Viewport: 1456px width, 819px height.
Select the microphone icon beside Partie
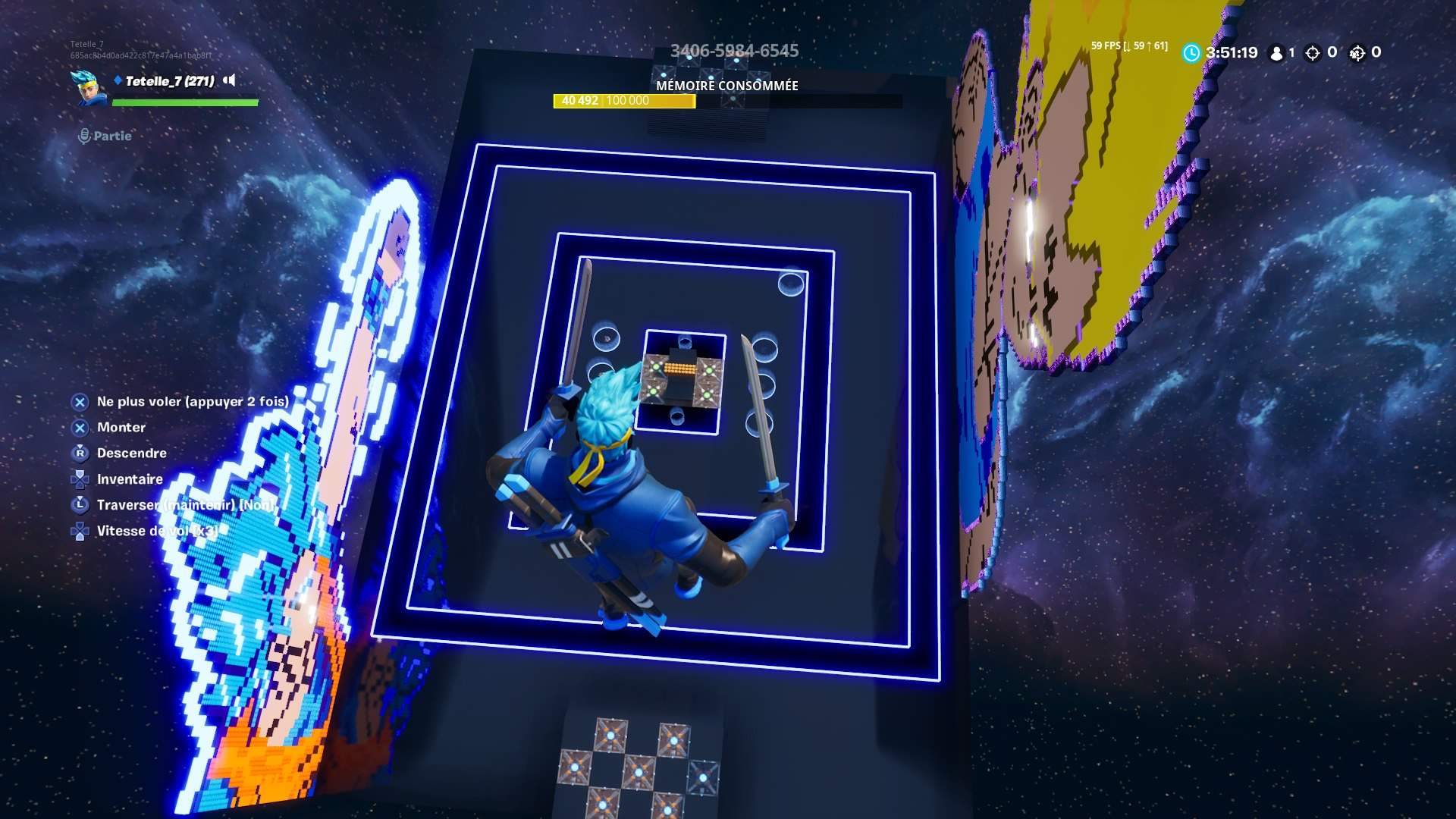click(x=83, y=136)
